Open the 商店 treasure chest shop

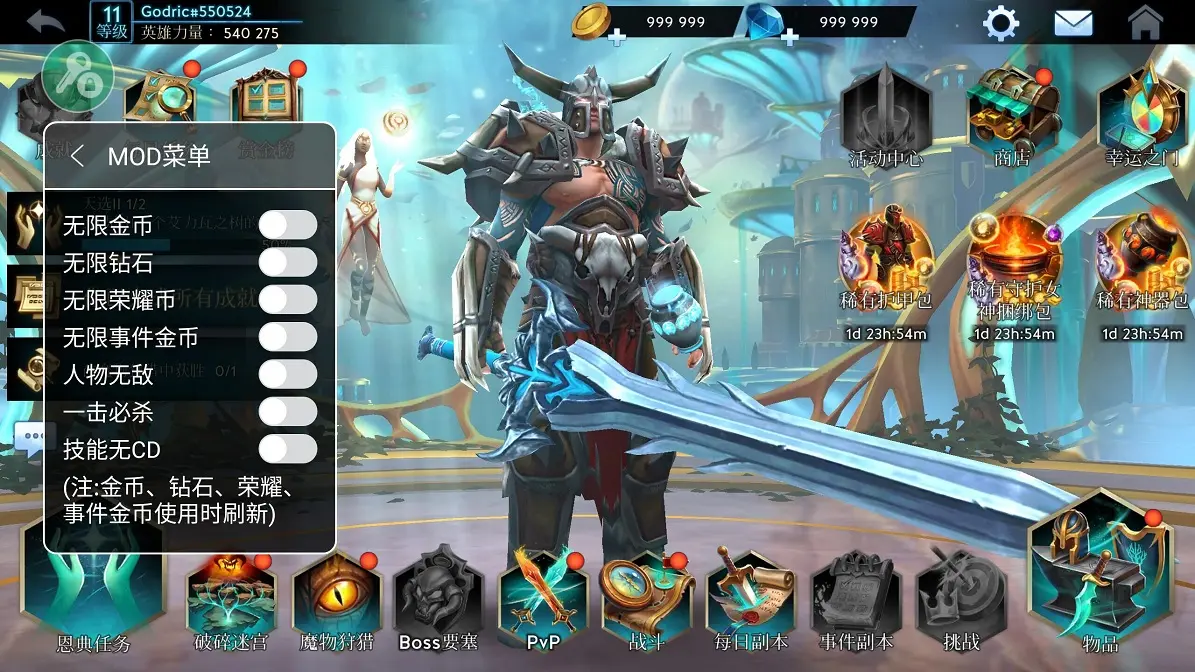coord(1013,114)
